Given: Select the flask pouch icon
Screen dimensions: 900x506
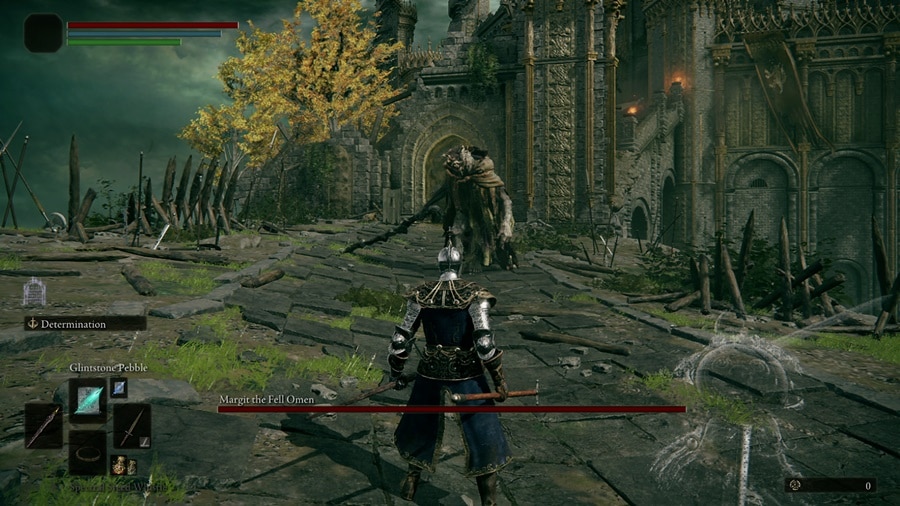Looking at the screenshot, I should pyautogui.click(x=121, y=464).
